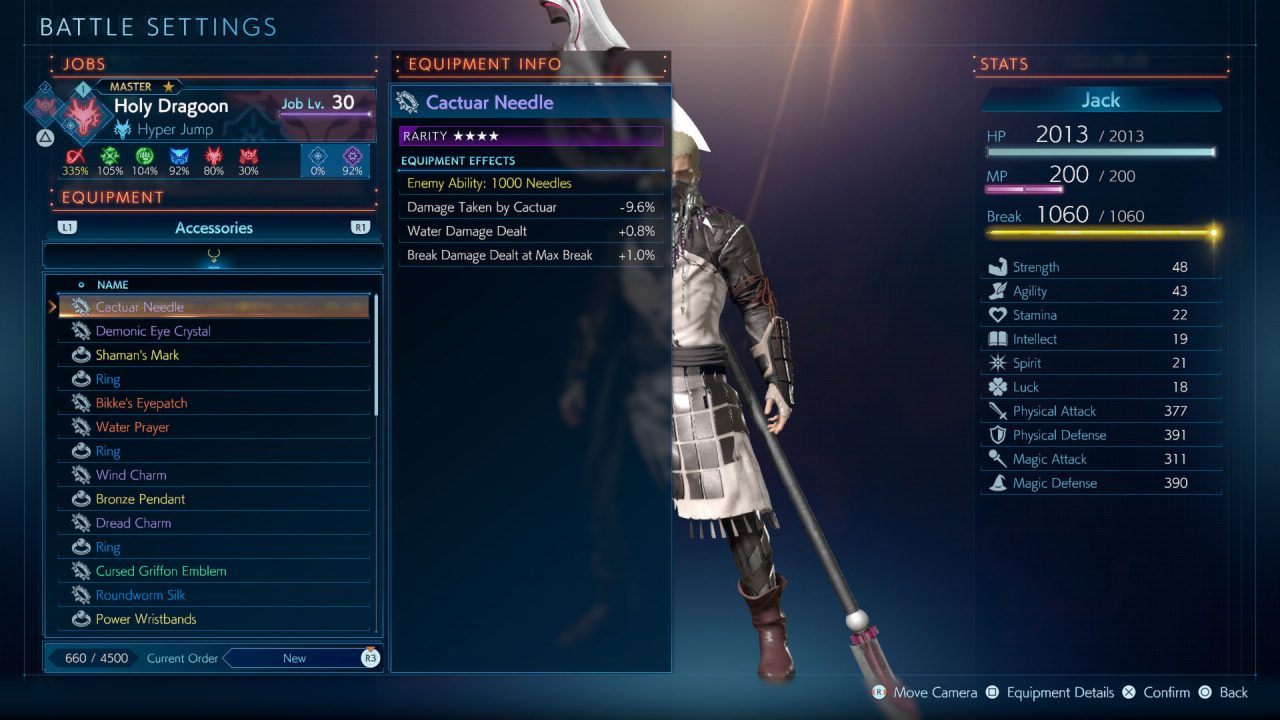Switch the Accessories equipment category
The width and height of the screenshot is (1280, 720).
(214, 228)
